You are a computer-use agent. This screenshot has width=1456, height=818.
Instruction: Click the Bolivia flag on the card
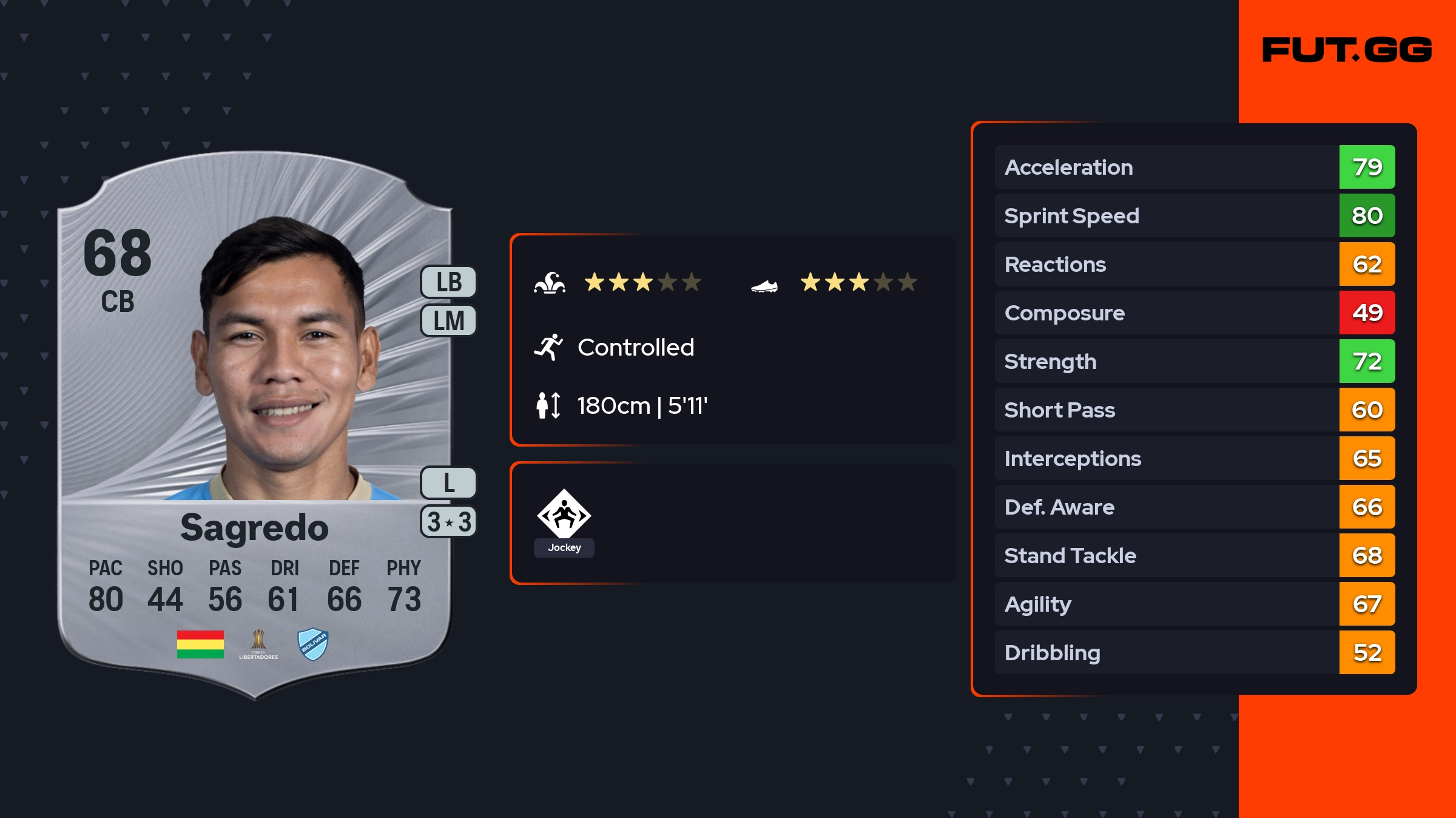tap(200, 644)
